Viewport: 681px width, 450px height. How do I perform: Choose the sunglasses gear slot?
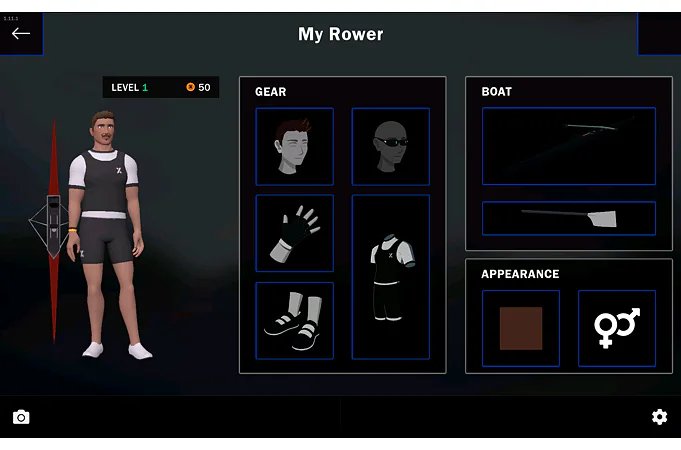tap(390, 147)
